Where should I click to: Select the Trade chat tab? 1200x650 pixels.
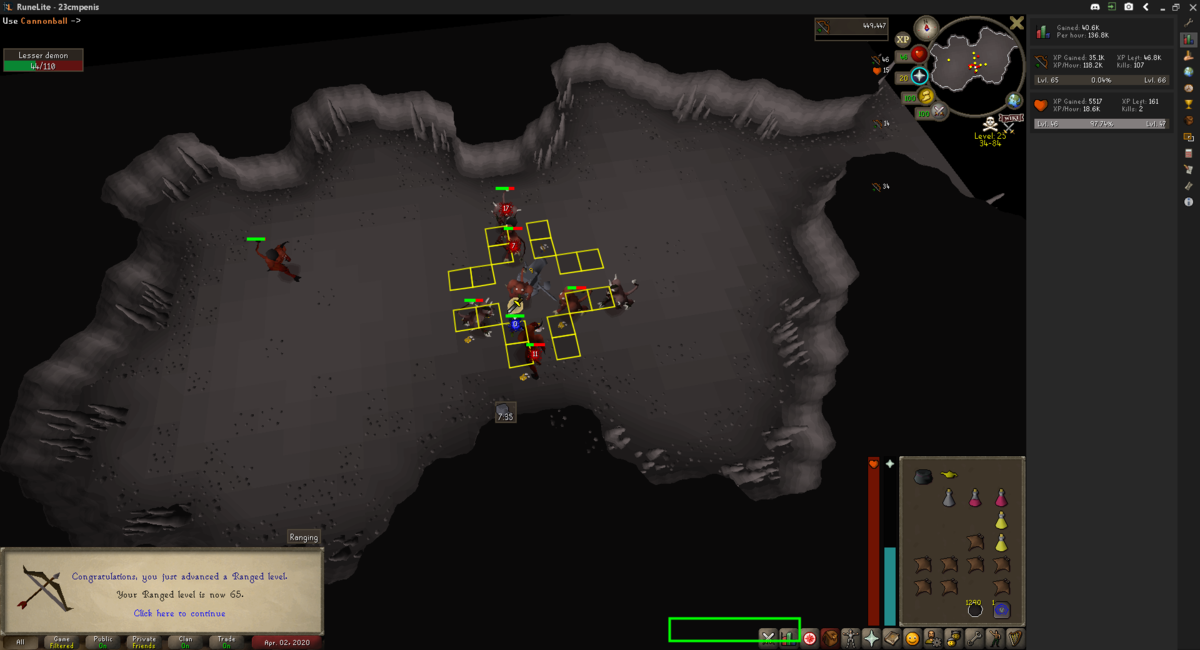(227, 641)
